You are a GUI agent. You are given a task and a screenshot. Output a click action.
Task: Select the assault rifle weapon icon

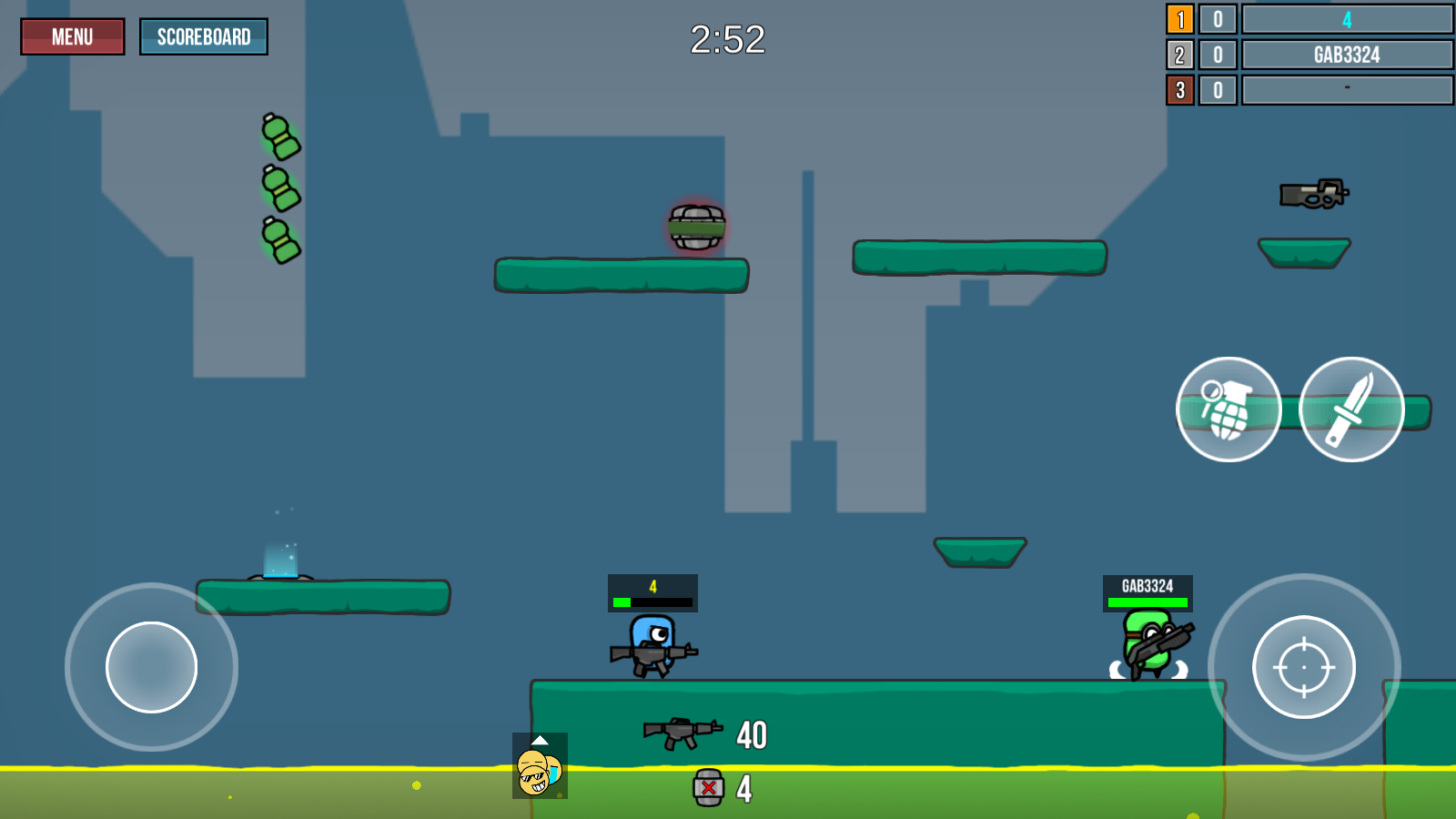pyautogui.click(x=682, y=733)
